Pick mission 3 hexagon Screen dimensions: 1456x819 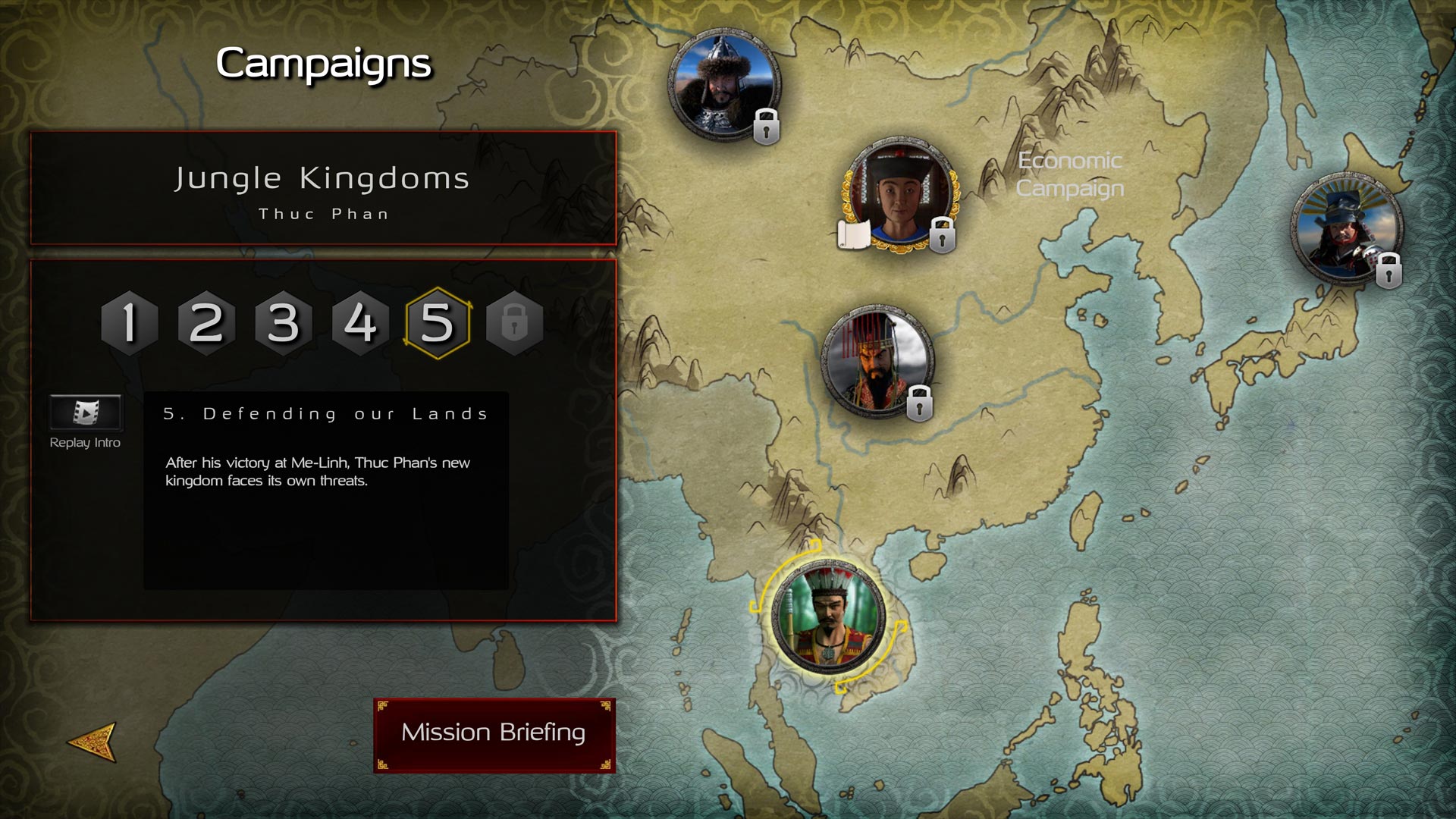(284, 323)
